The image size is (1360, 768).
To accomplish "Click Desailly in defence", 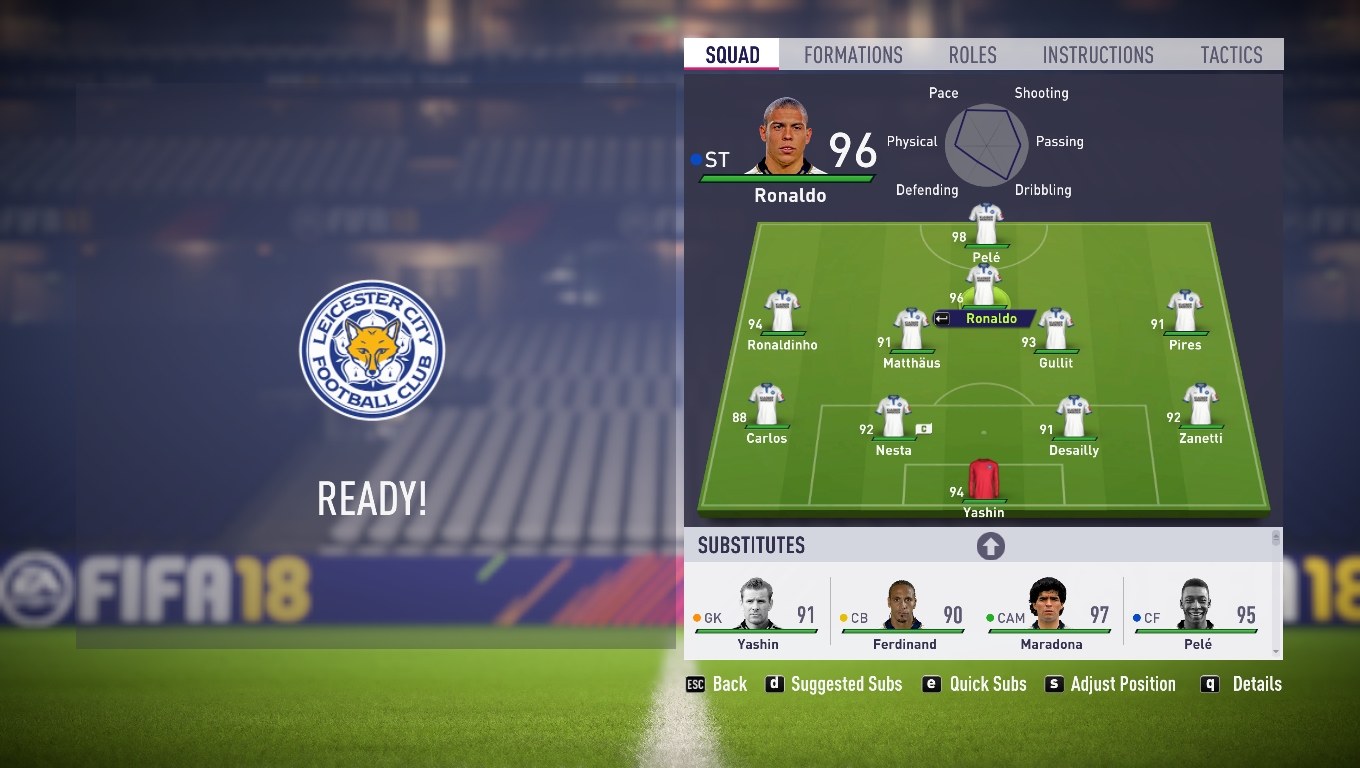I will point(1074,418).
